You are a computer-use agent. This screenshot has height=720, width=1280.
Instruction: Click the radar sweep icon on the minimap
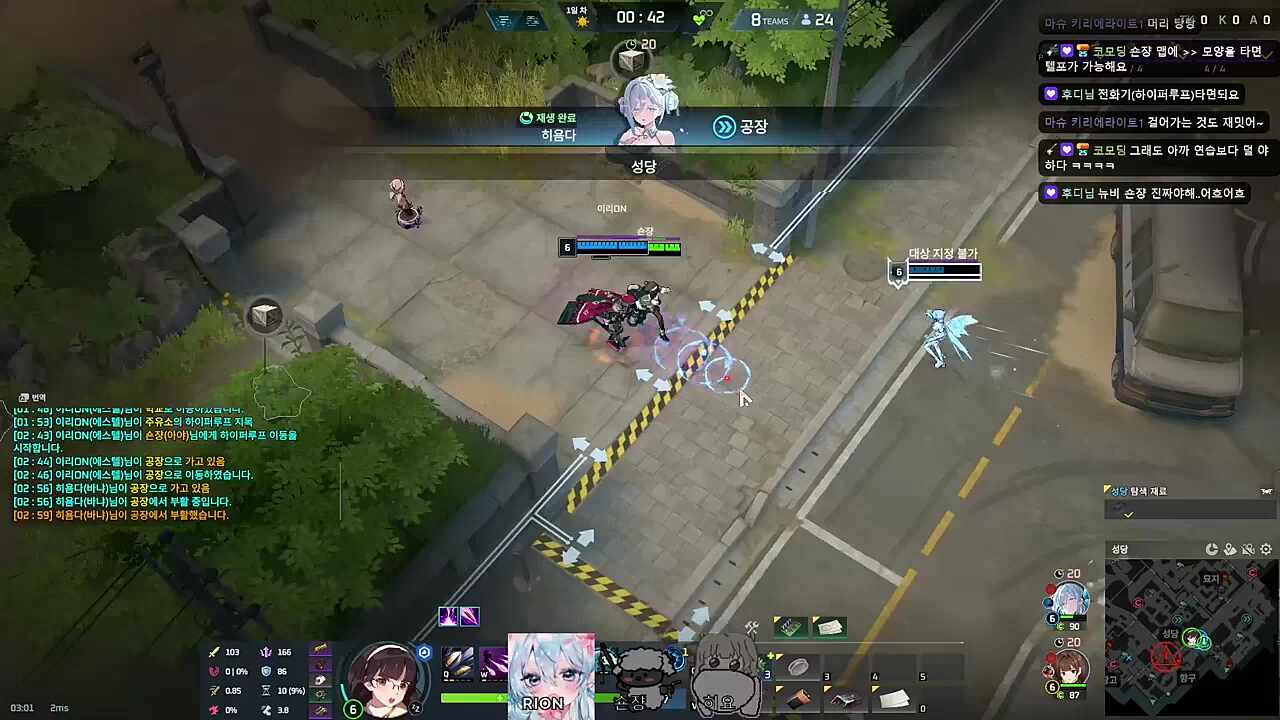[1212, 549]
